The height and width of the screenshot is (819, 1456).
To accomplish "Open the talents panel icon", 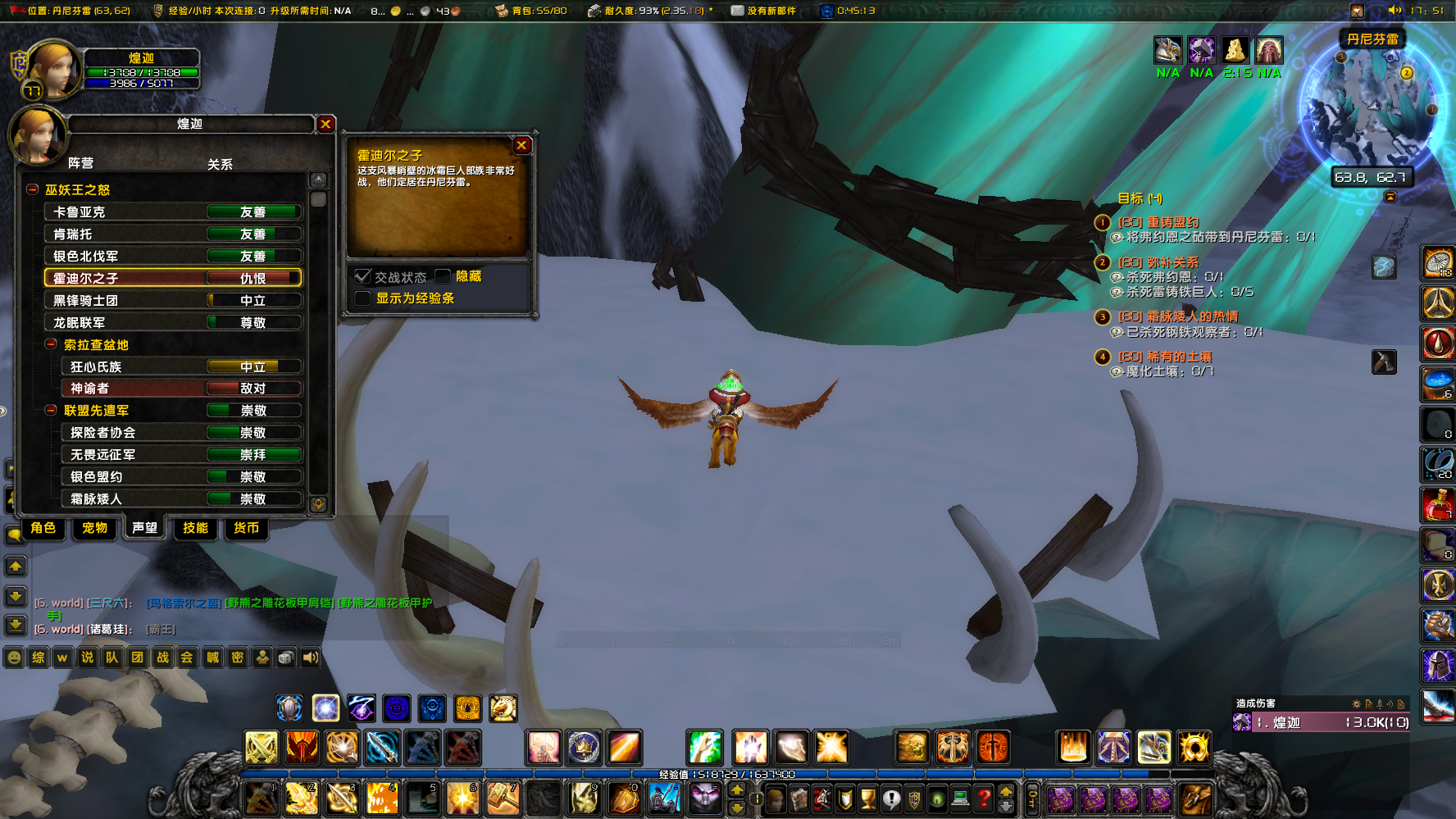I will 822,799.
